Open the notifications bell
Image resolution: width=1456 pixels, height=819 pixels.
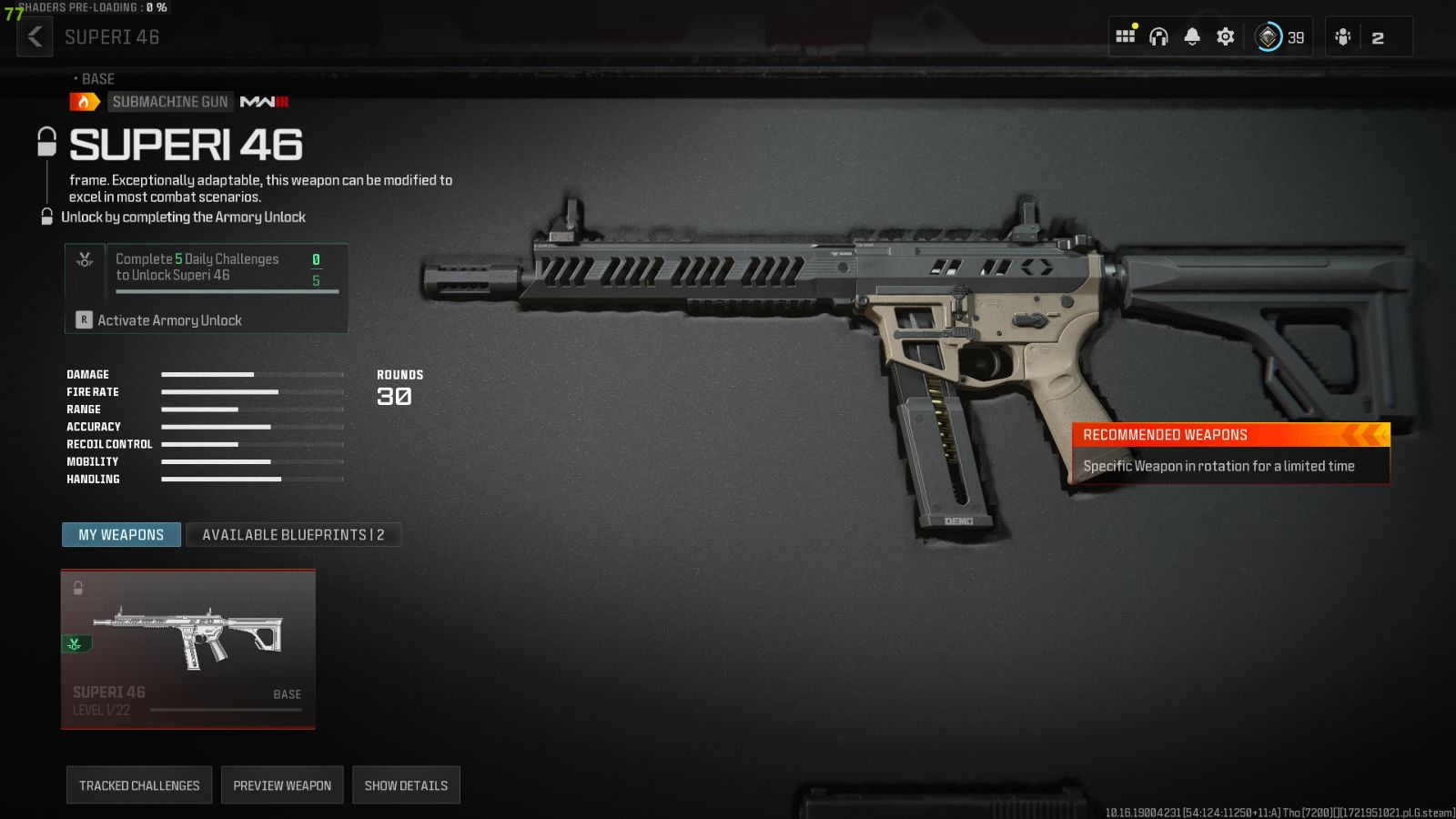(1192, 36)
